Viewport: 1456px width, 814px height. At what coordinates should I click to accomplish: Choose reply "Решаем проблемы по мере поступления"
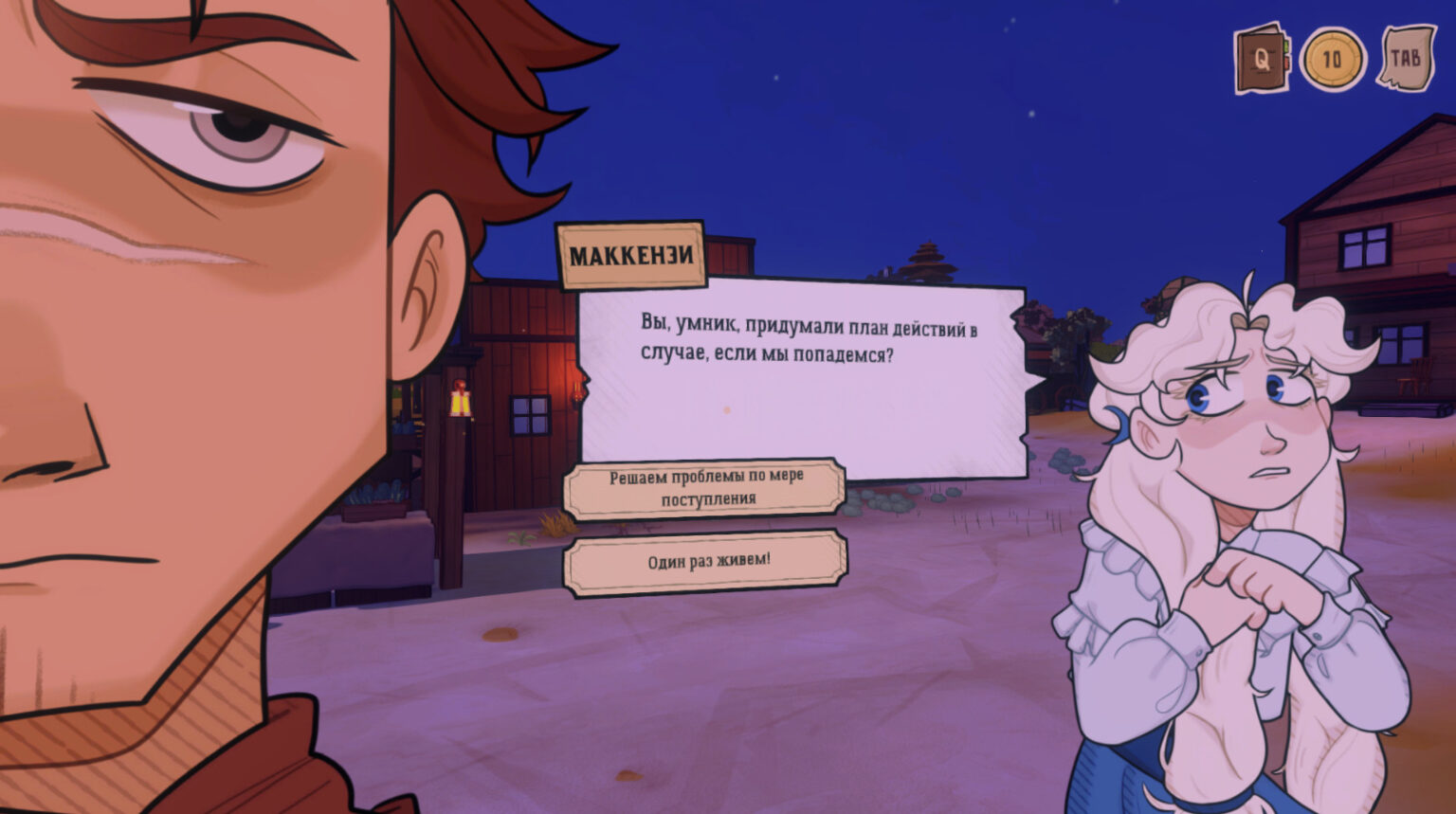click(704, 488)
